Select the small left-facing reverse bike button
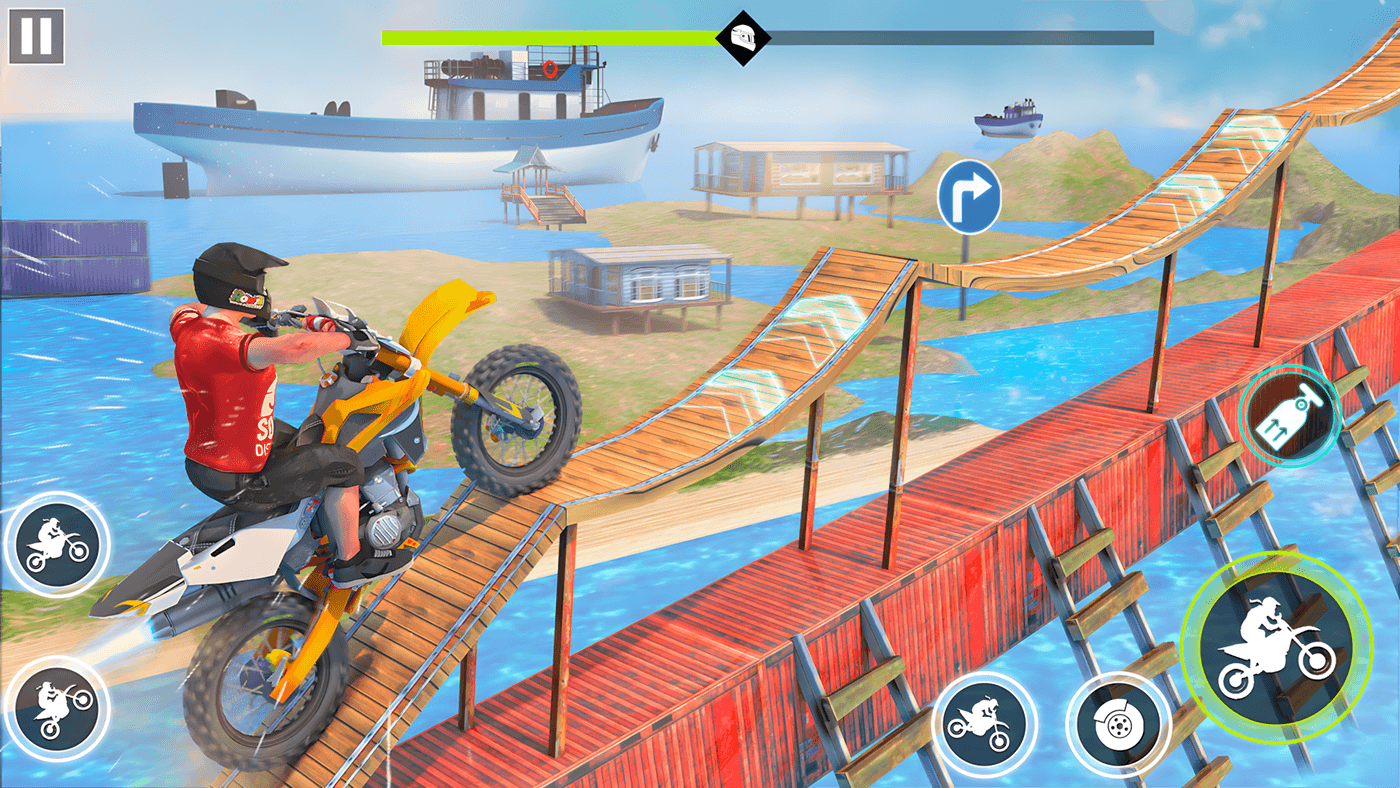The width and height of the screenshot is (1400, 788). (x=984, y=722)
